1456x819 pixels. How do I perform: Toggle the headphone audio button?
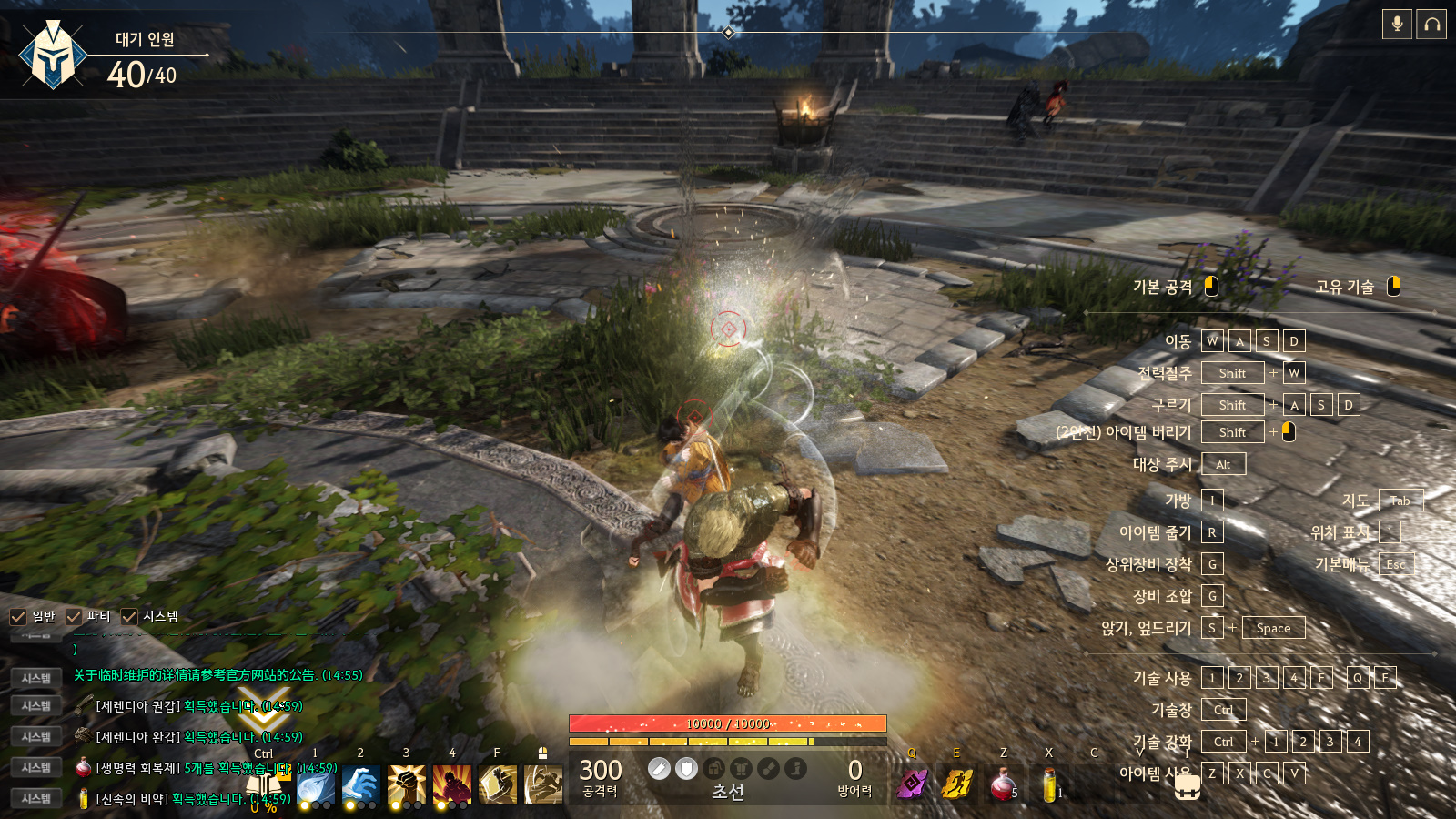[x=1431, y=25]
